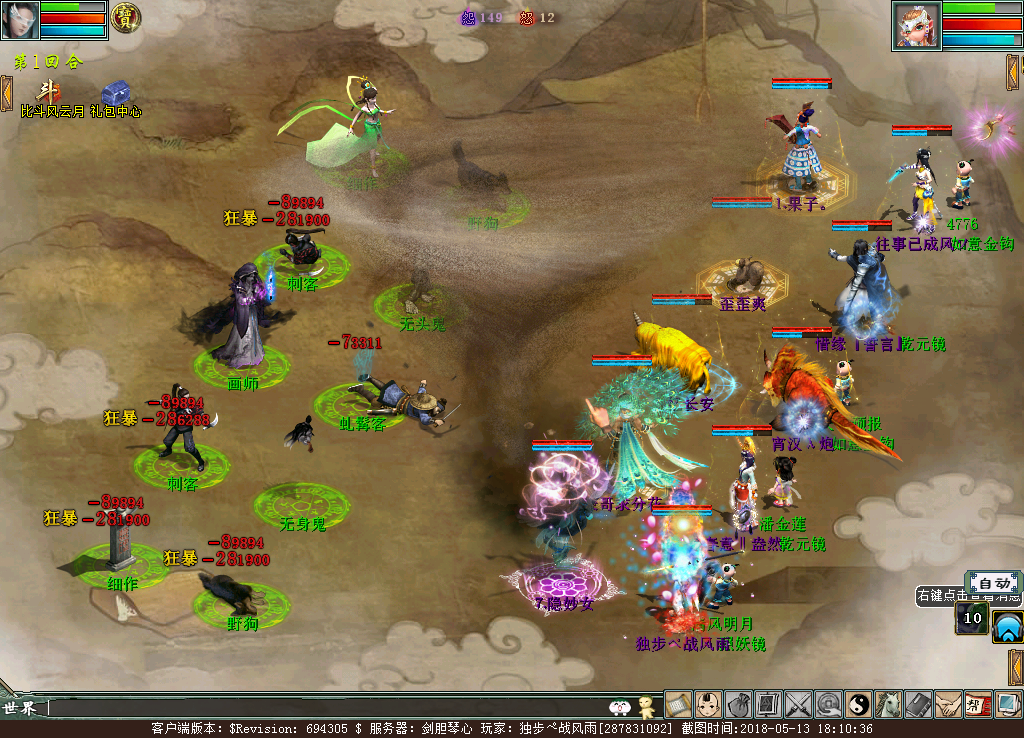The image size is (1024, 738).
Task: Open the bag pouch inventory
Action: [739, 705]
